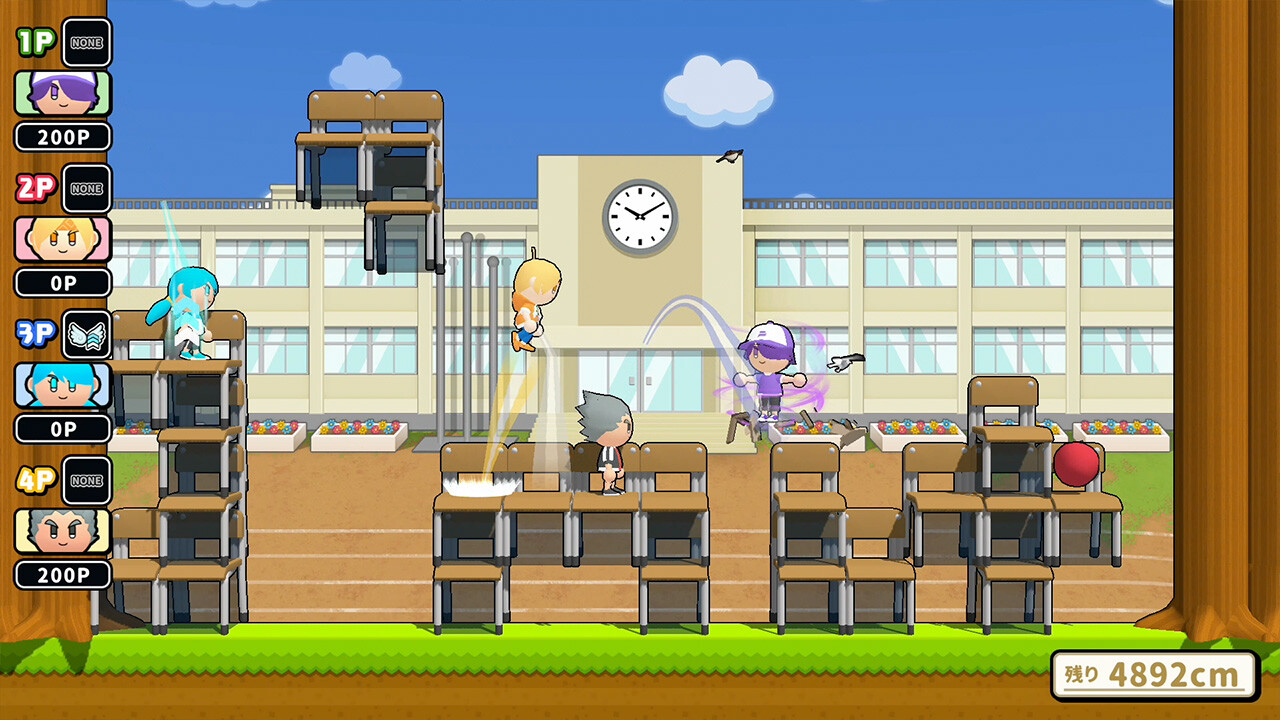Screen dimensions: 1280x720
Task: Click 1P's NONE item slot
Action: point(86,43)
